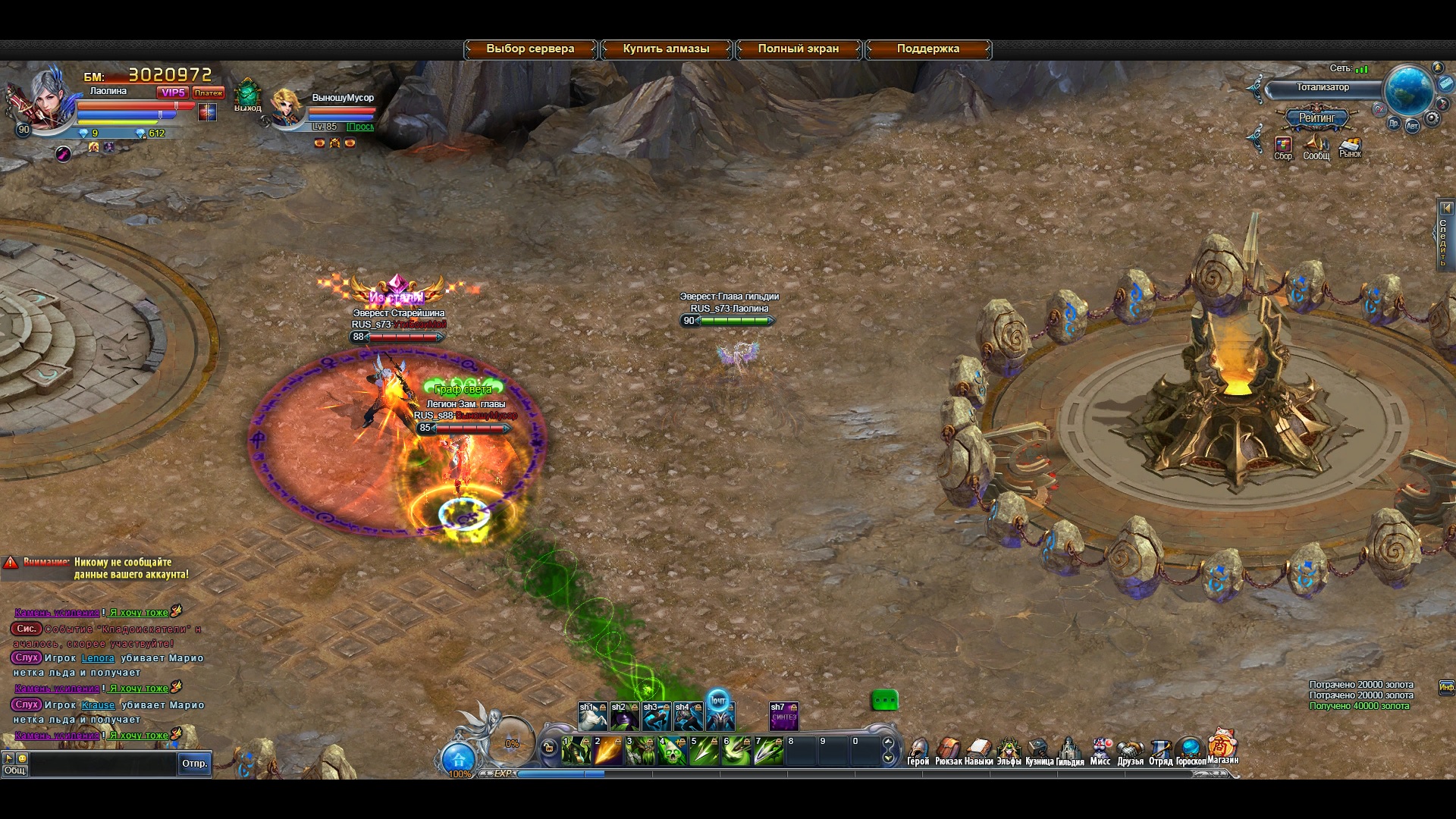The width and height of the screenshot is (1456, 819).
Task: Open the VIP5 panel
Action: click(x=173, y=93)
